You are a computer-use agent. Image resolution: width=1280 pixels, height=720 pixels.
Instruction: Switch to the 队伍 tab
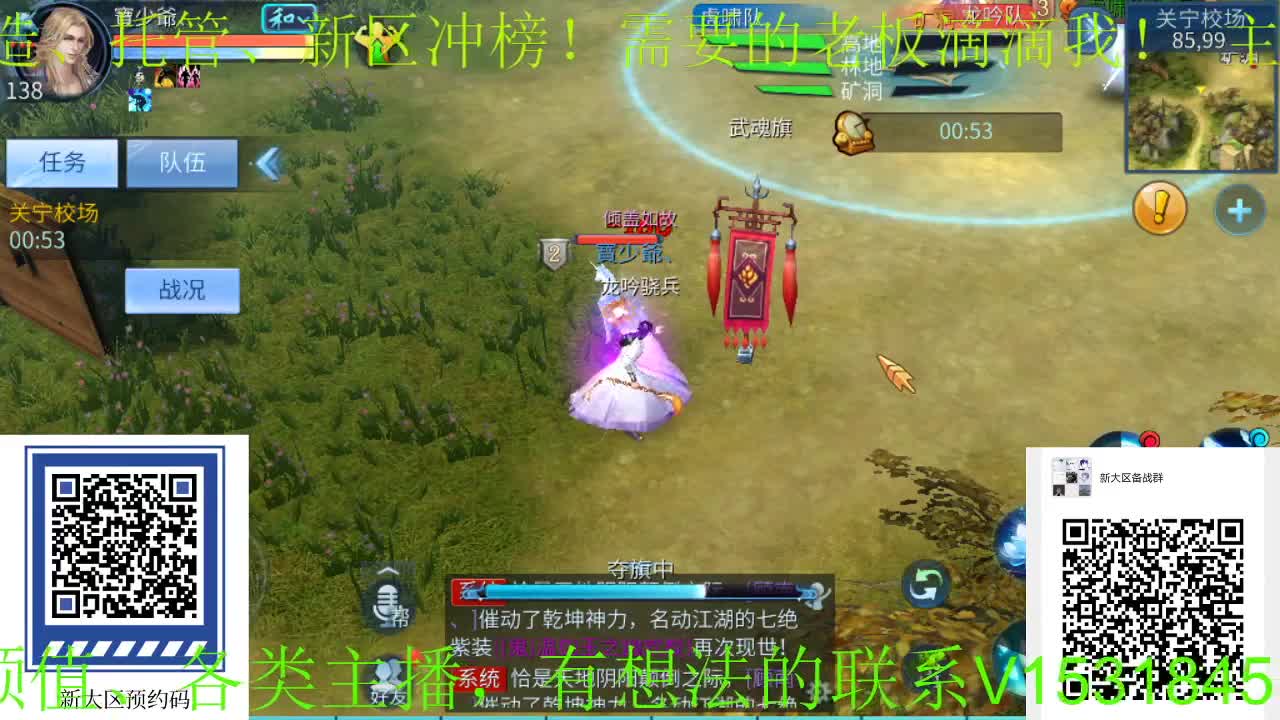coord(182,163)
